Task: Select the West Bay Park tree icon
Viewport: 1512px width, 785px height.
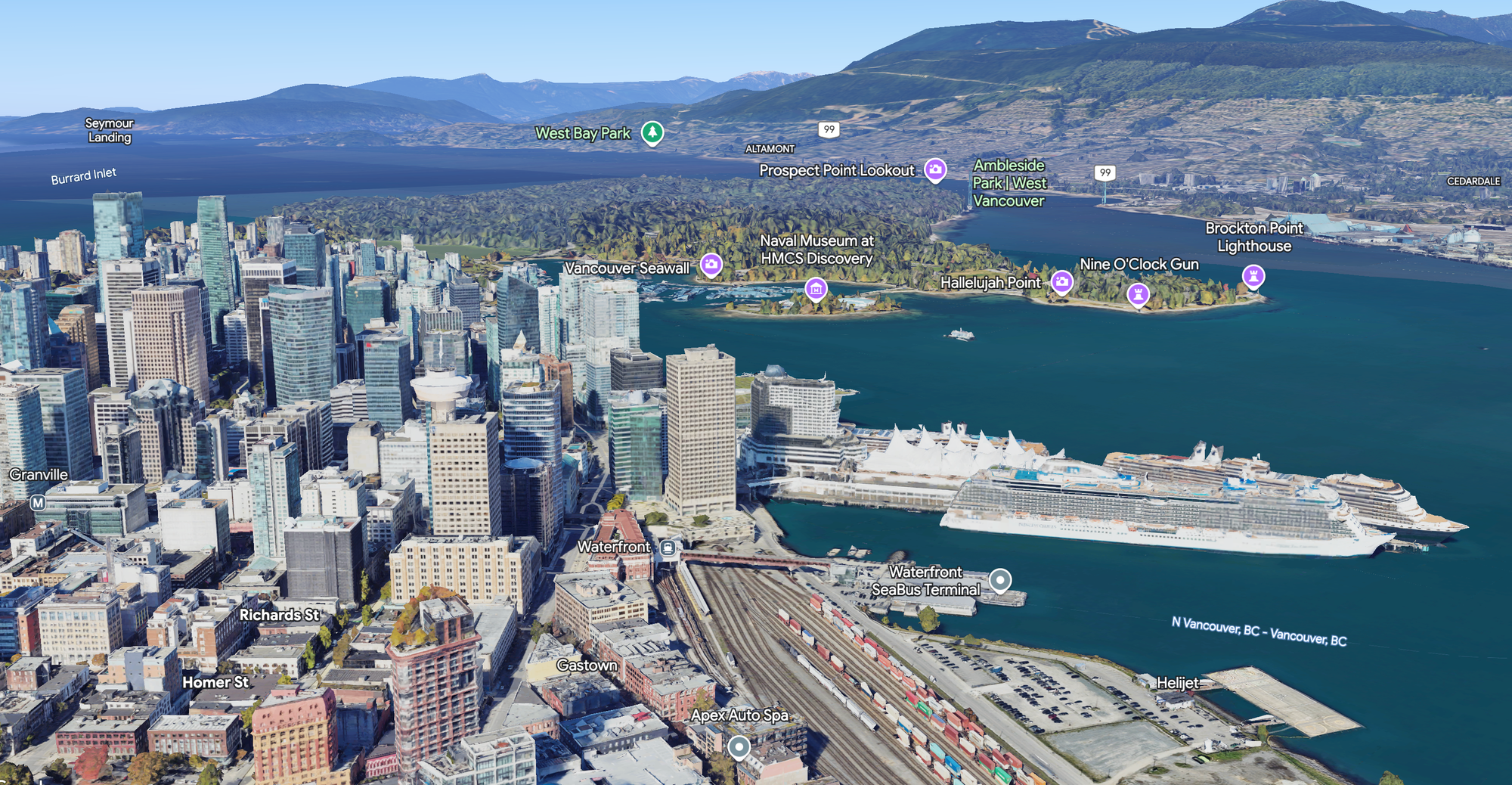Action: point(652,131)
